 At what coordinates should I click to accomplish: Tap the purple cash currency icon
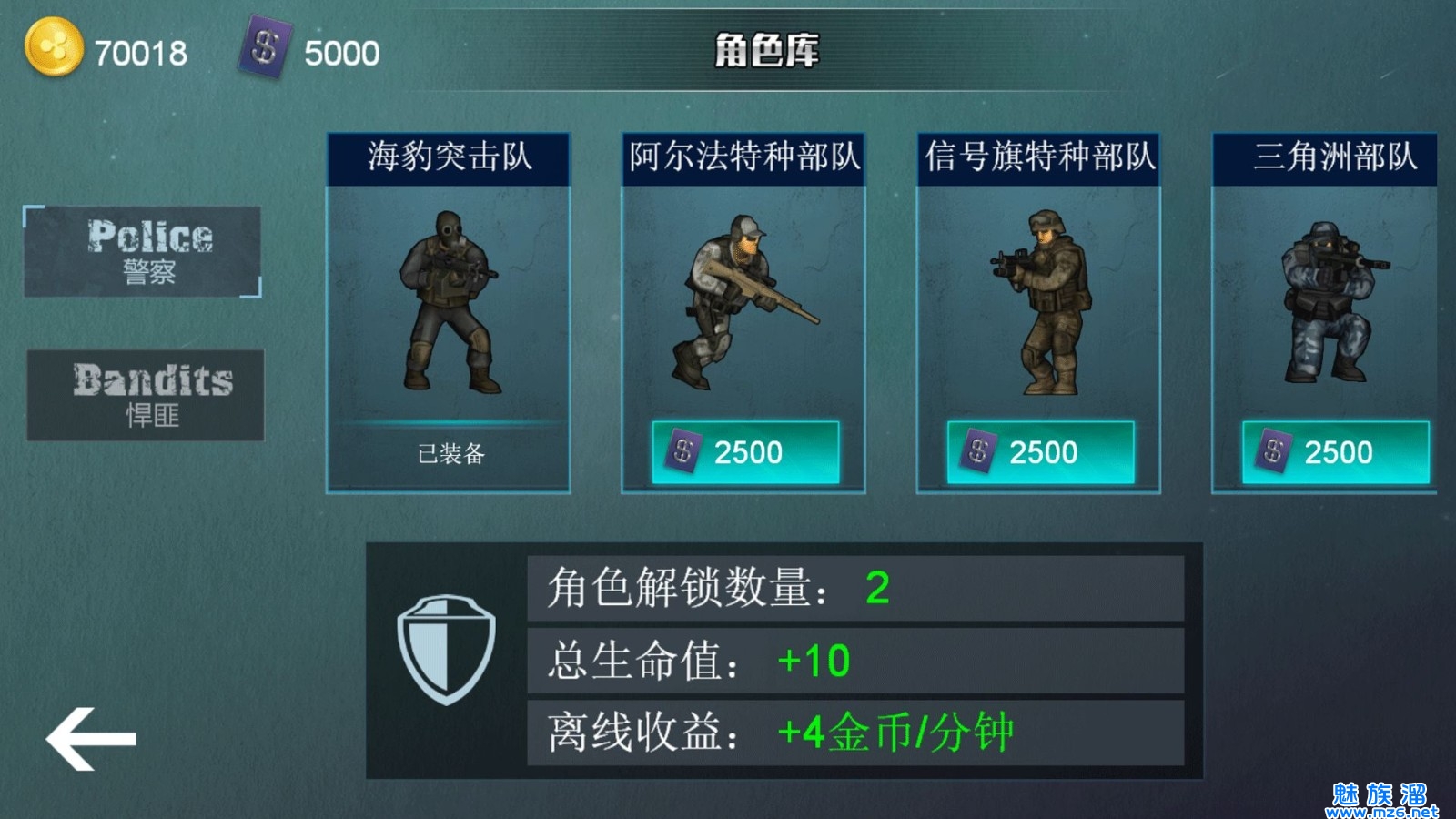(x=265, y=47)
